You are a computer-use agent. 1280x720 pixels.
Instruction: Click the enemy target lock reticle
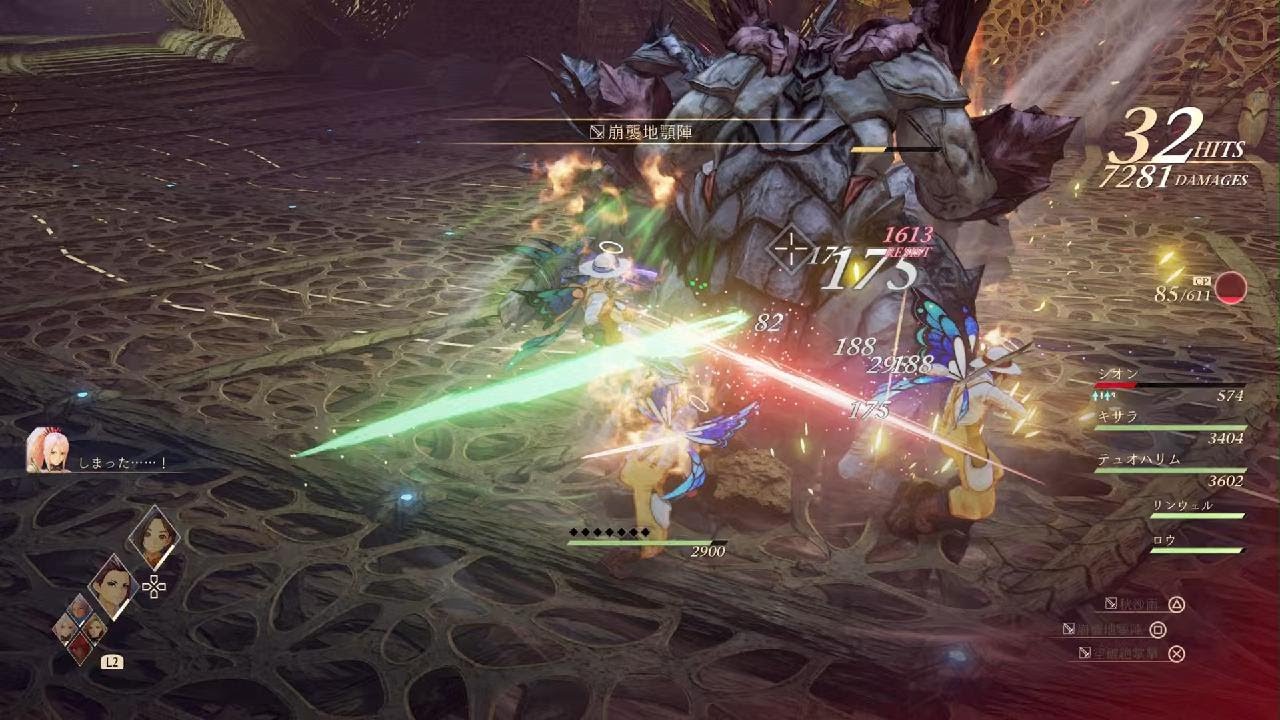tap(792, 246)
